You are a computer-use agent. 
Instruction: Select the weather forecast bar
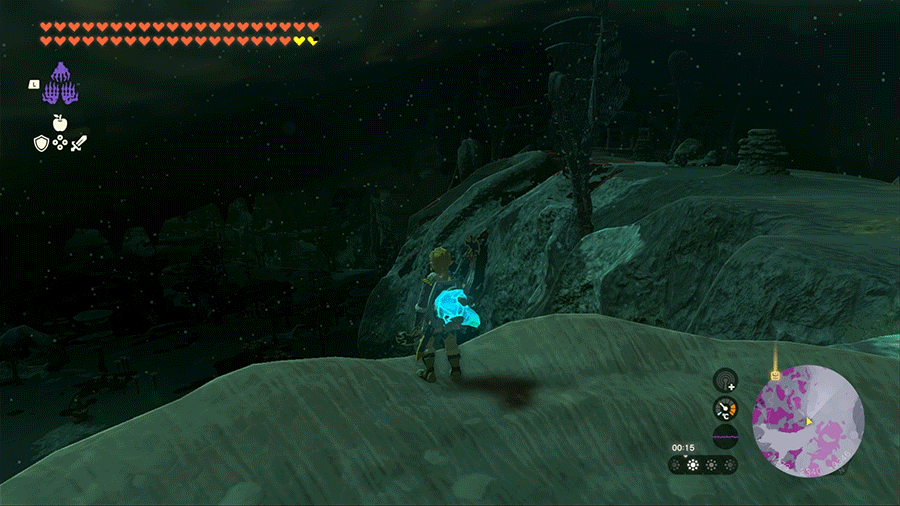click(703, 465)
